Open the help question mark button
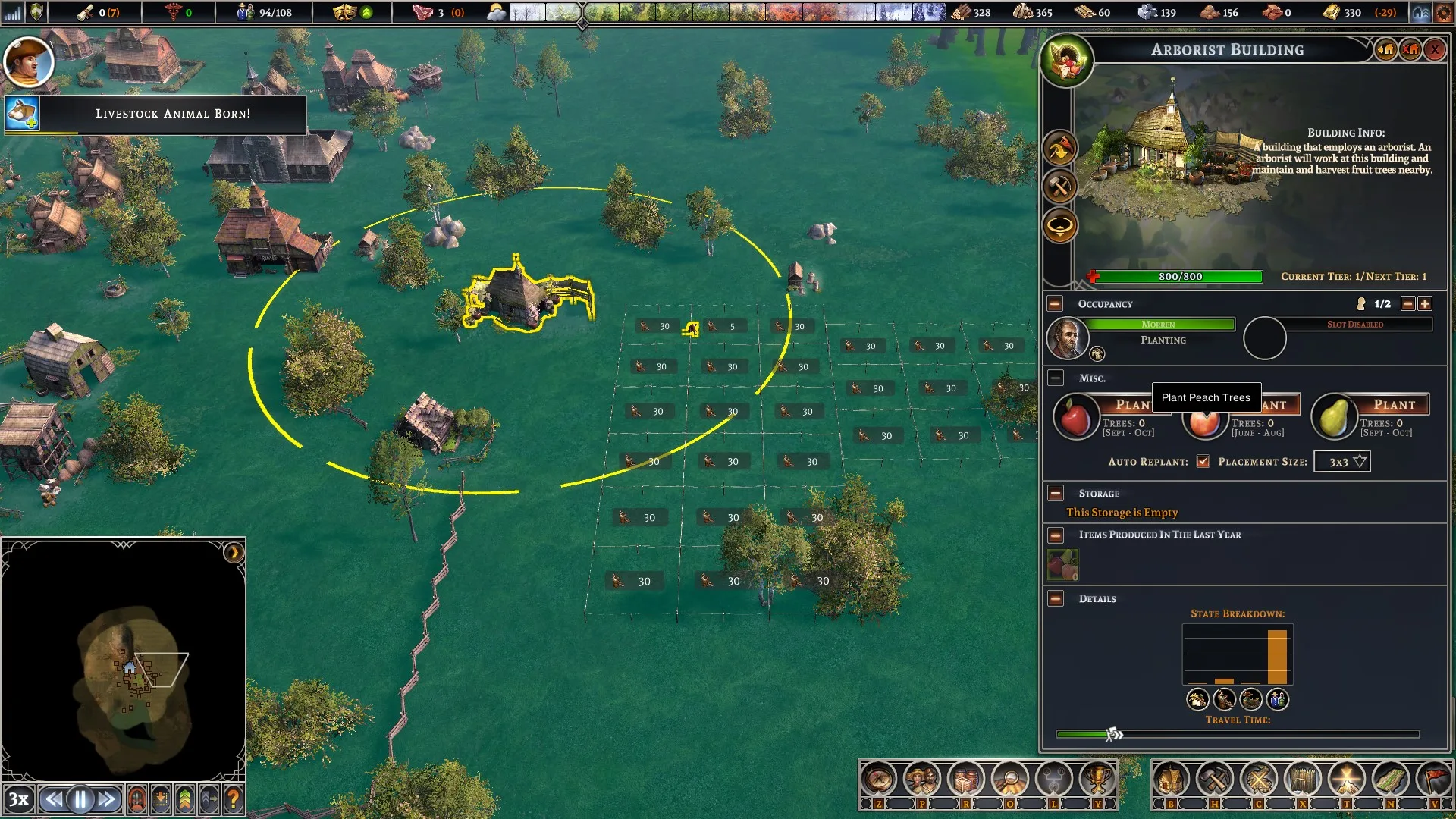The height and width of the screenshot is (819, 1456). coord(234,799)
